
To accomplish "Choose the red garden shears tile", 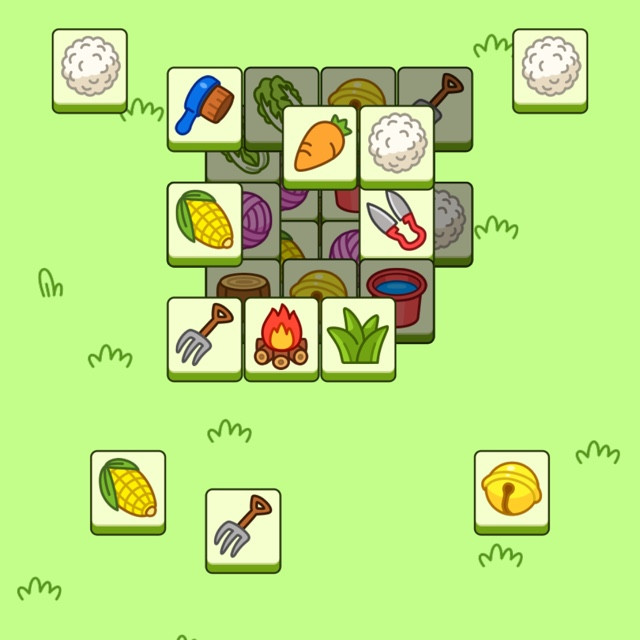I will 396,222.
